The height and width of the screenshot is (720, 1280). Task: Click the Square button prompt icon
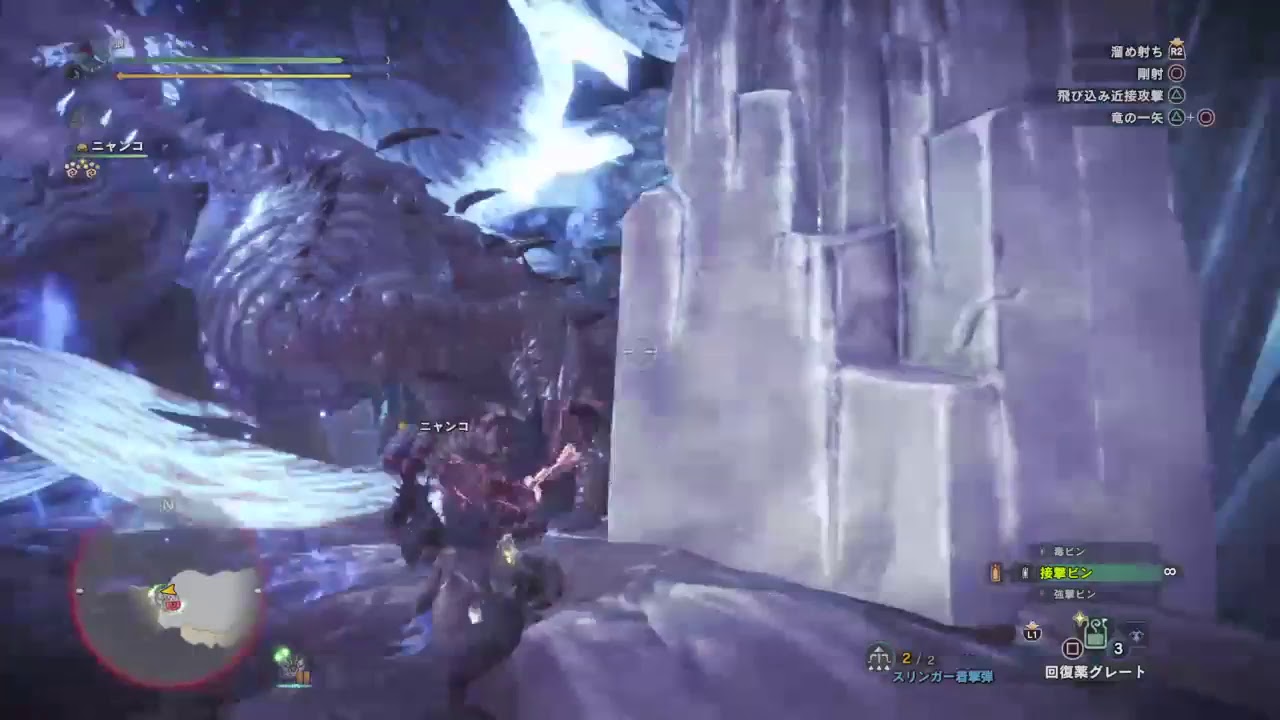1073,647
